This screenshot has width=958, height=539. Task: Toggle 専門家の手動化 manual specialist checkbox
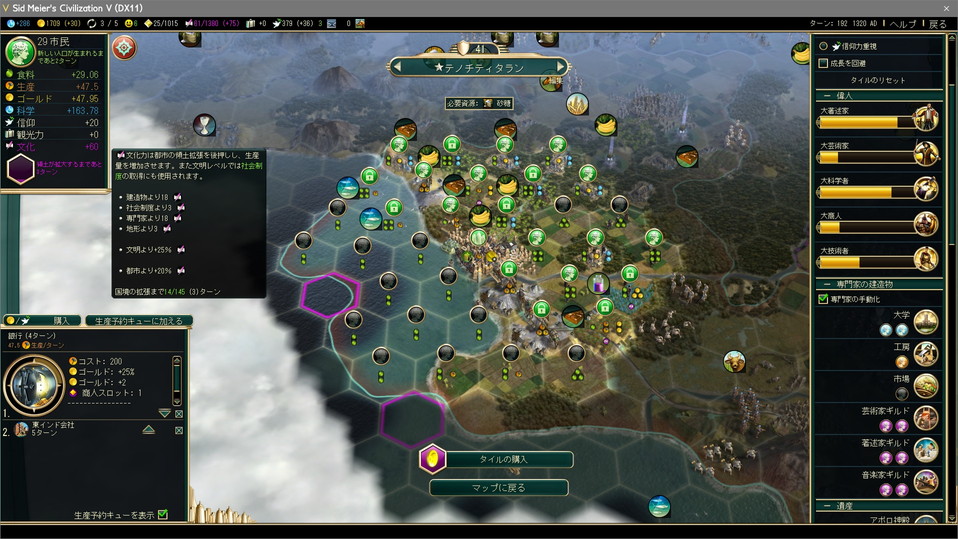(x=823, y=298)
